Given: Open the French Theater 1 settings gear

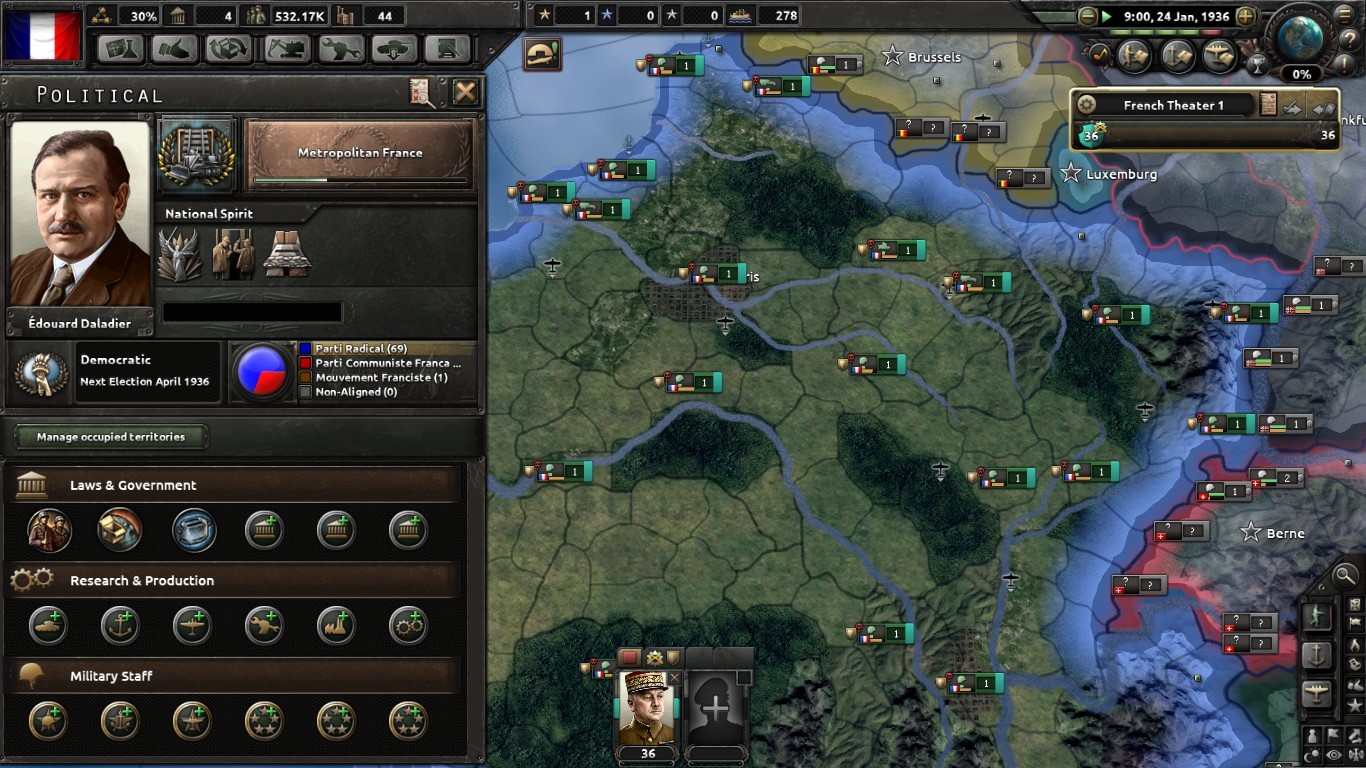Looking at the screenshot, I should click(x=1087, y=105).
